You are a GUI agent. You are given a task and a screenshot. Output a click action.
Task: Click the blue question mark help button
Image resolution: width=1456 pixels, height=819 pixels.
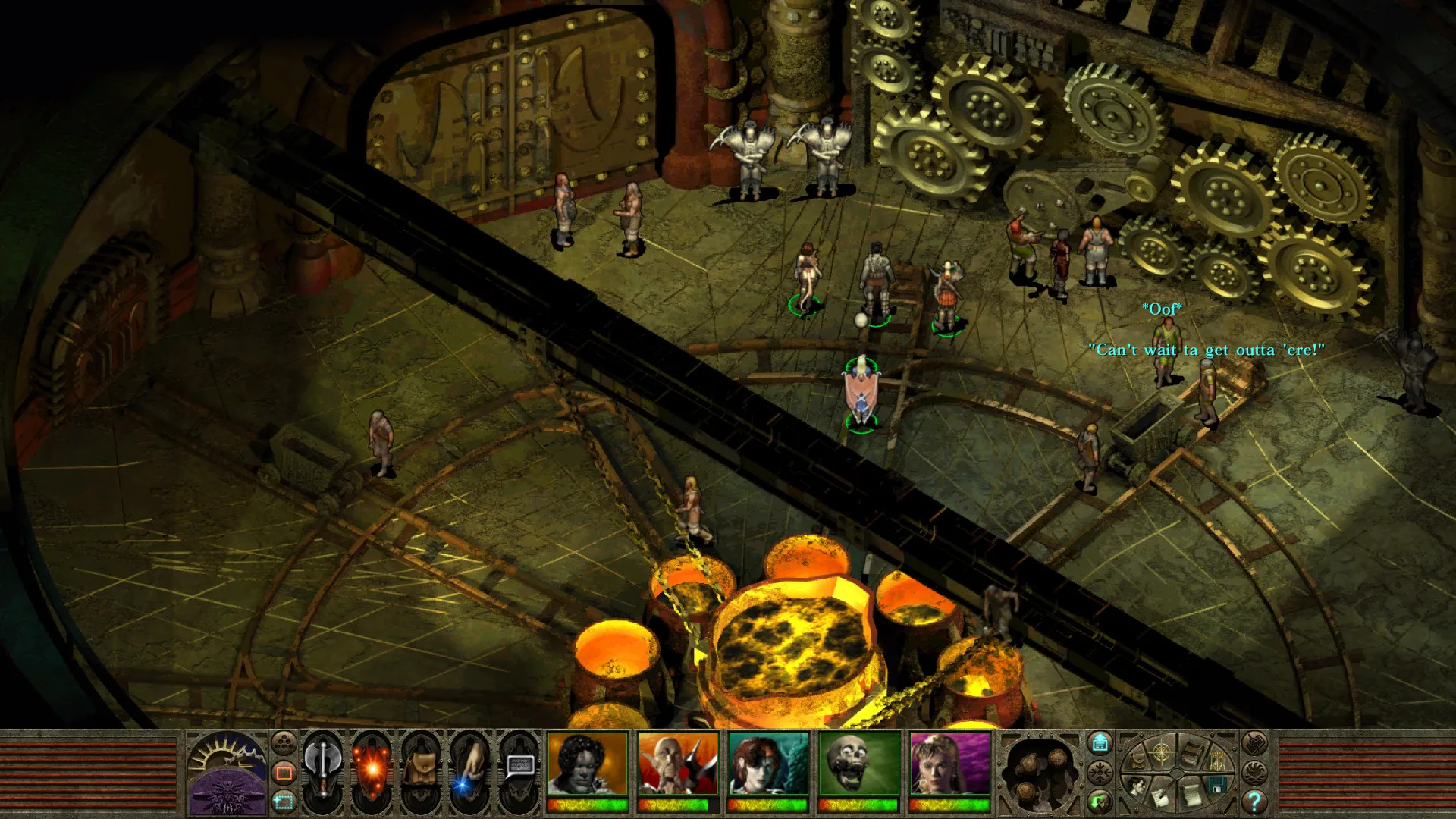1254,802
